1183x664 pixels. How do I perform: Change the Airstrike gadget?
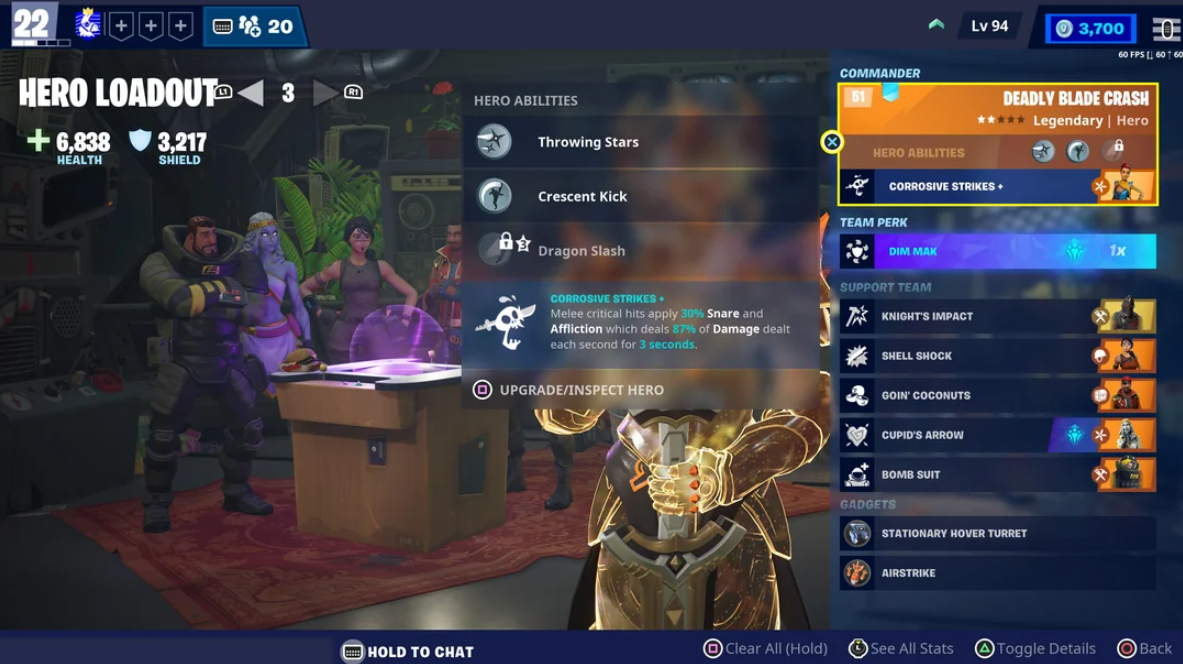click(x=998, y=574)
